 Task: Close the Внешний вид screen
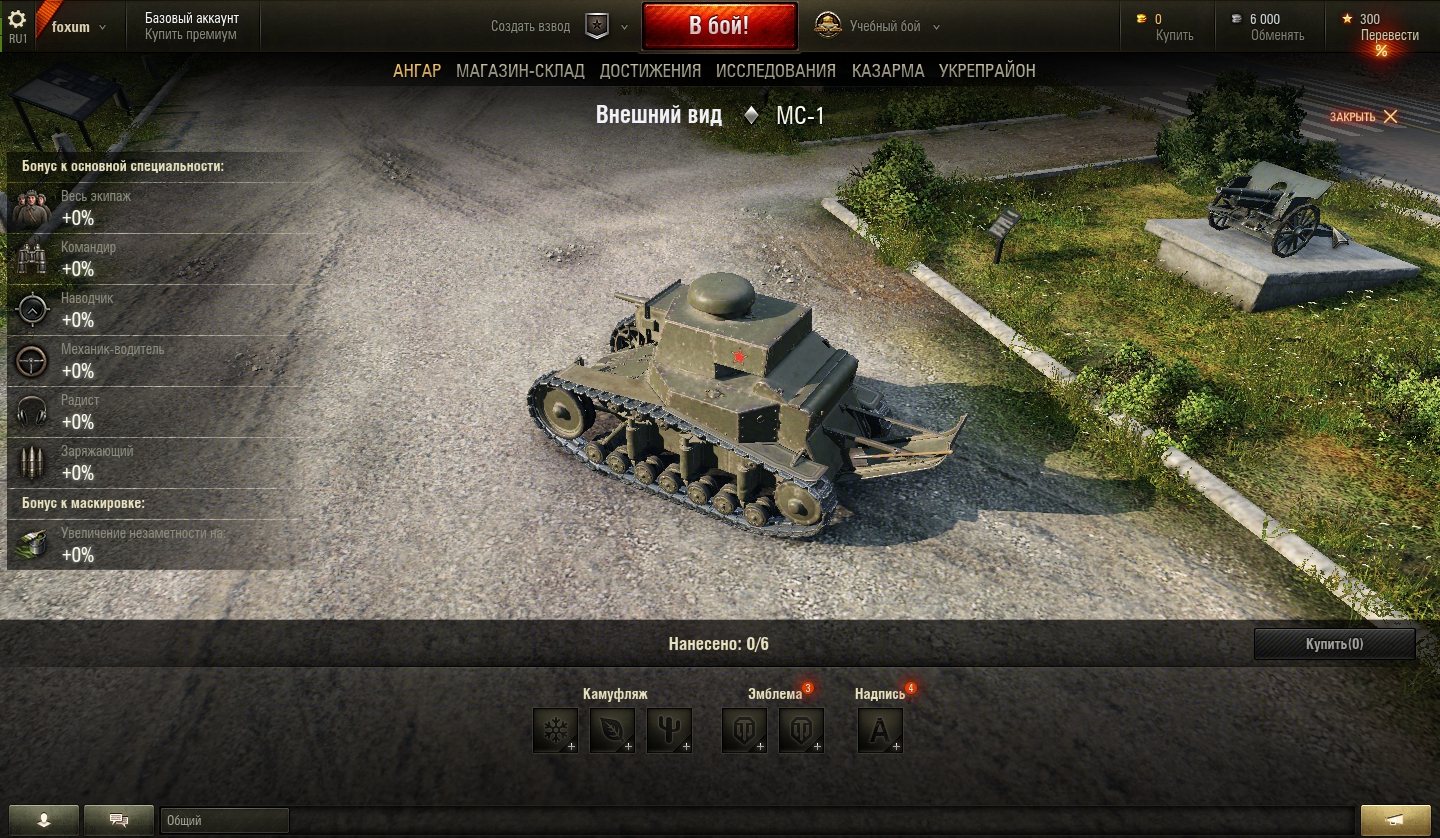point(1363,117)
